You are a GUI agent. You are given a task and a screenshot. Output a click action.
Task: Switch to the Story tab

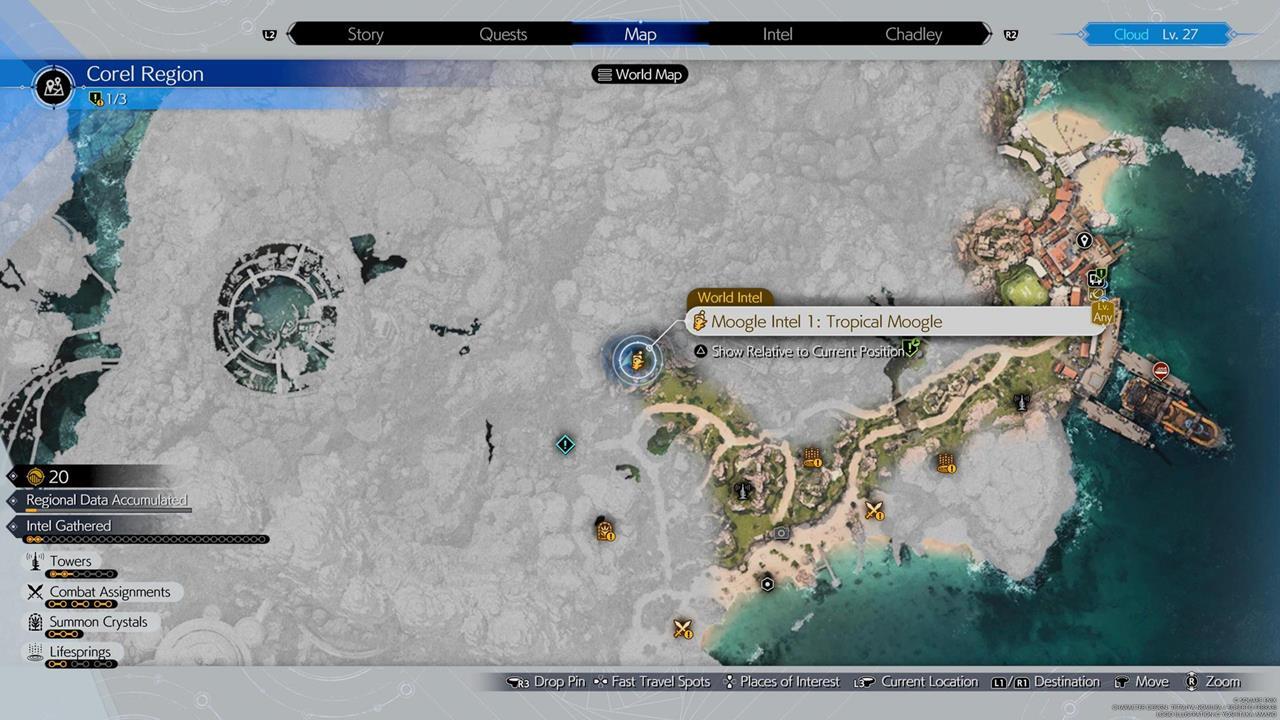click(365, 34)
